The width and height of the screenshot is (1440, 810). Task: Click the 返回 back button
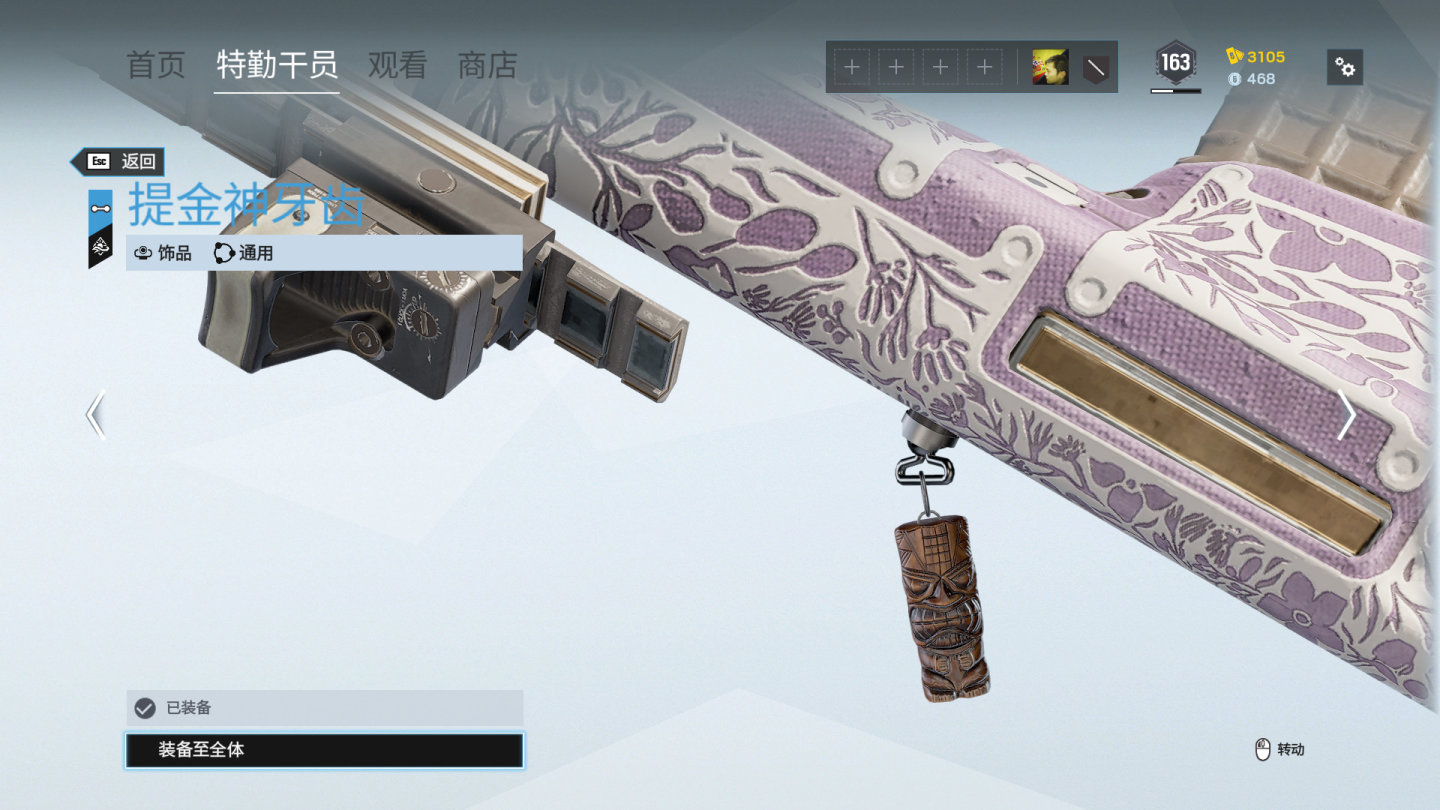tap(120, 161)
